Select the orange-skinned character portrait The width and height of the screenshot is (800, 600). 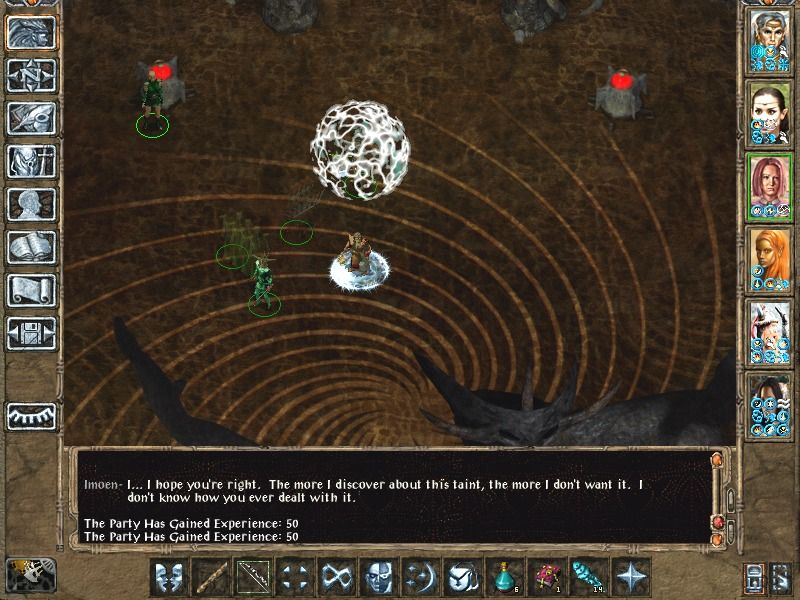(x=769, y=260)
